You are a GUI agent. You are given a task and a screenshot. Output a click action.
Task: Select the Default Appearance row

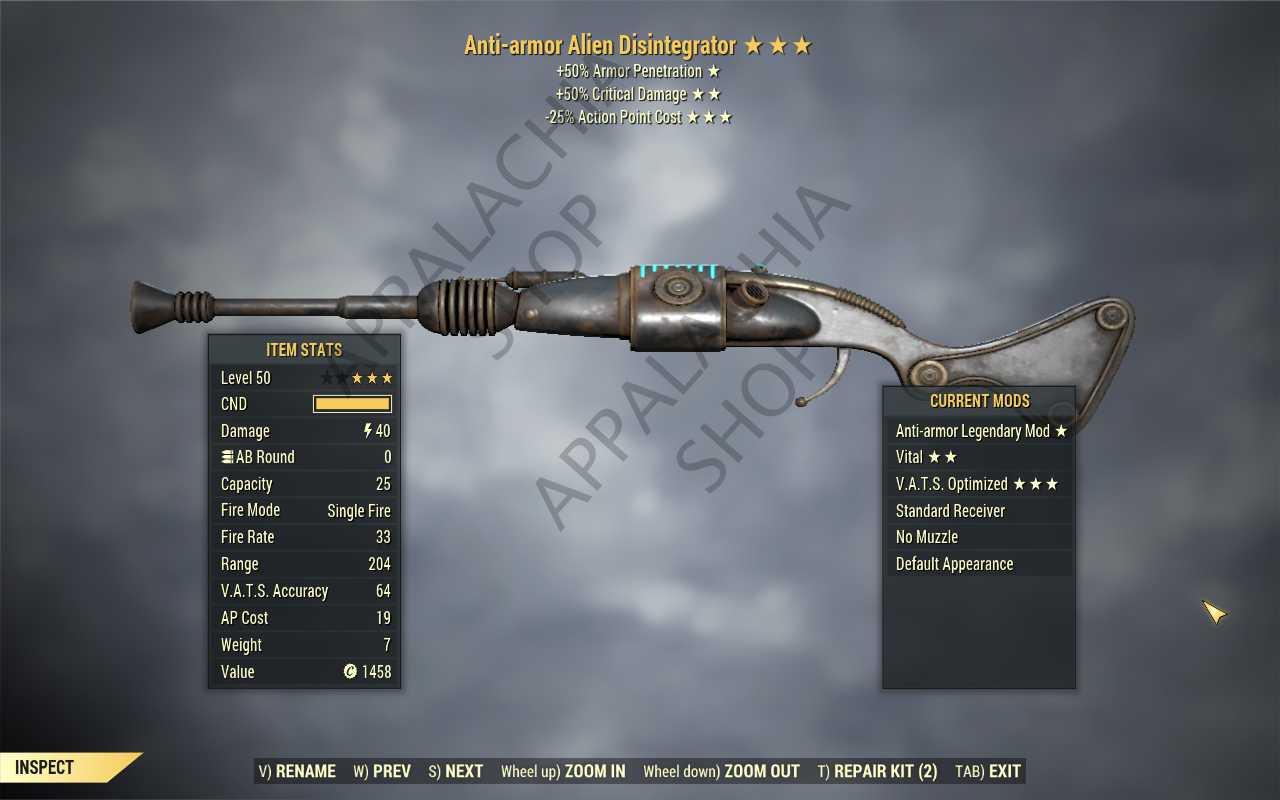pos(980,564)
